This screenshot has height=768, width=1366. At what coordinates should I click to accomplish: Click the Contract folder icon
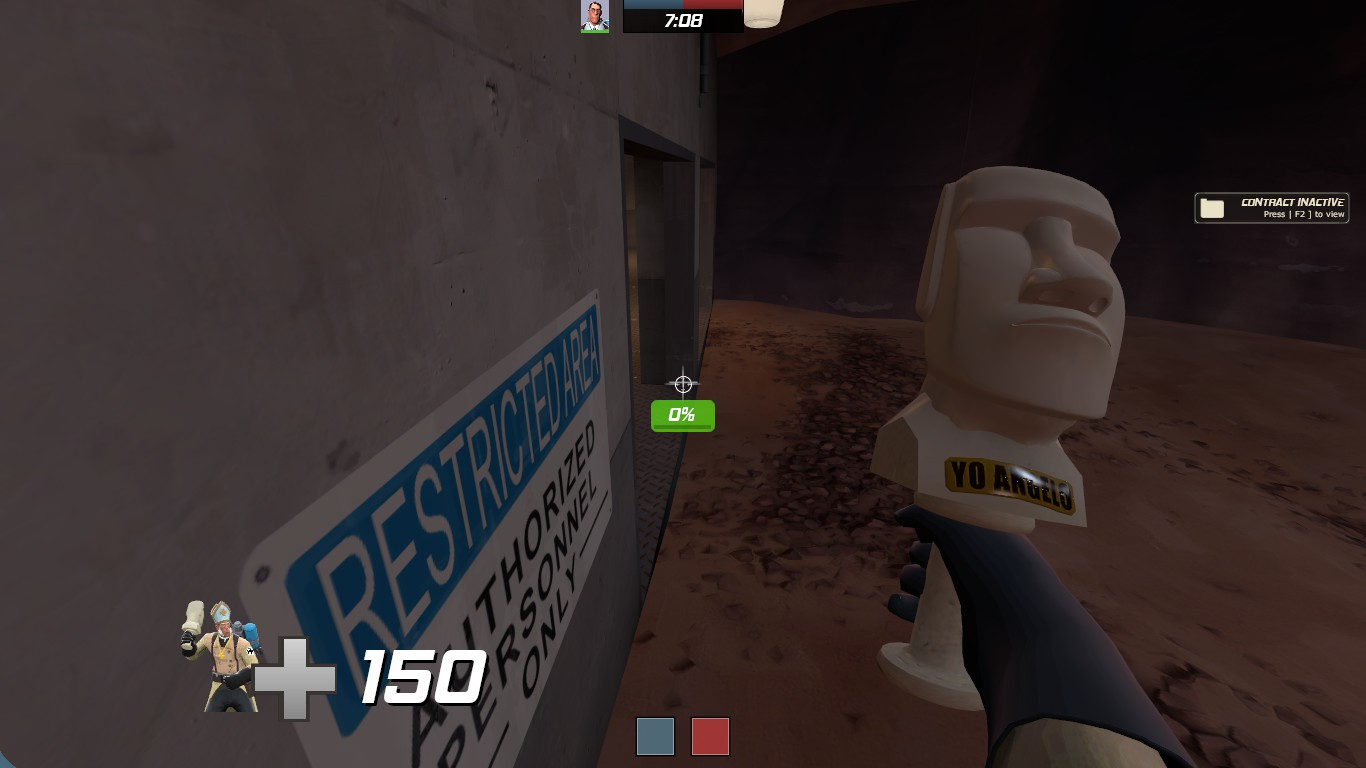tap(1213, 207)
